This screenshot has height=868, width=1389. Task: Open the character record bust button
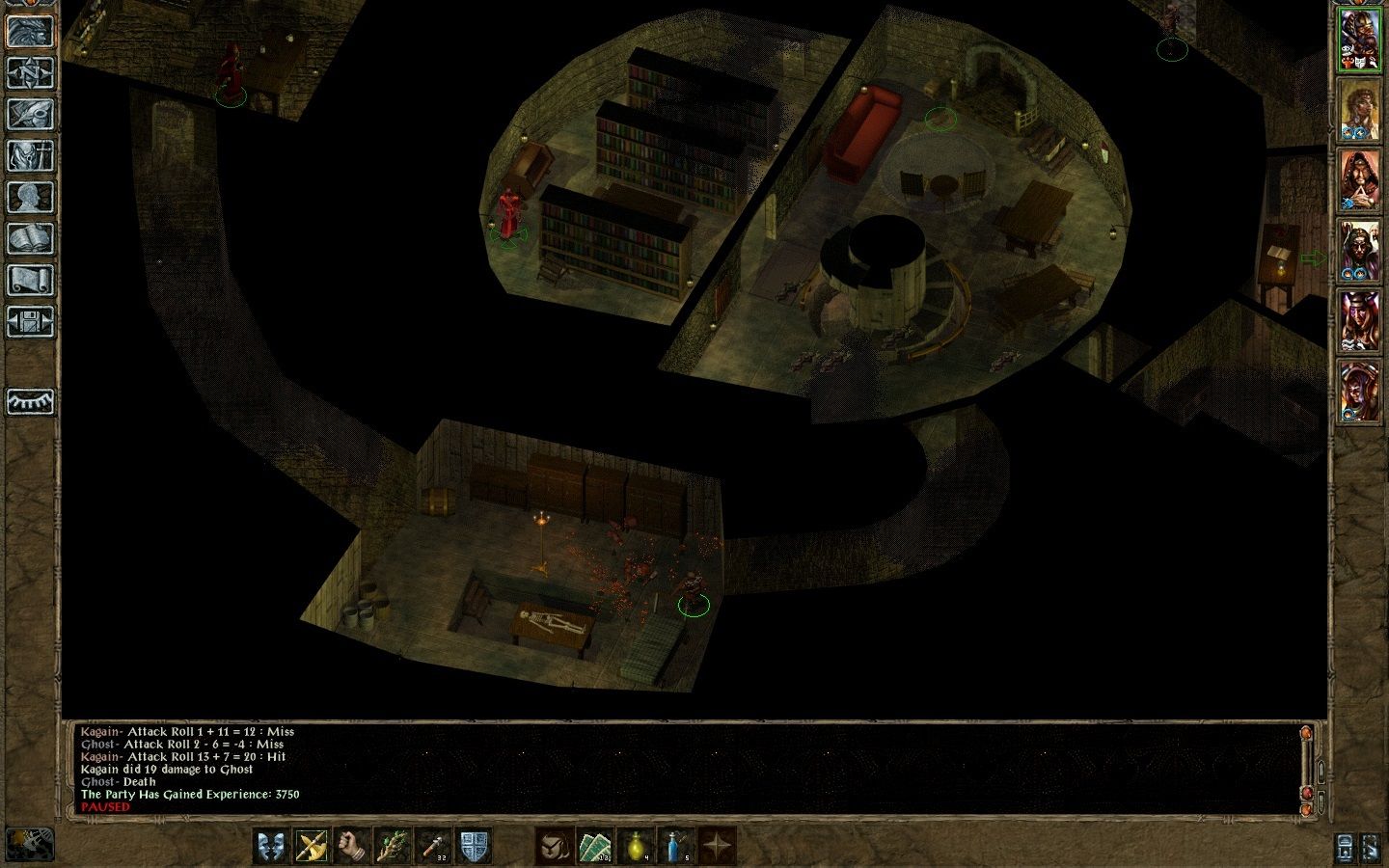click(x=29, y=197)
